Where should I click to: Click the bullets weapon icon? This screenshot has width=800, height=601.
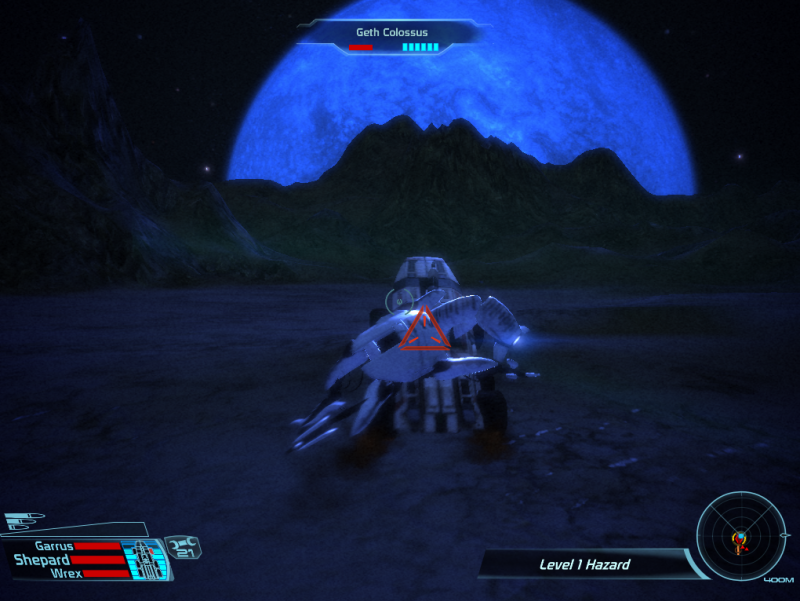pyautogui.click(x=22, y=521)
